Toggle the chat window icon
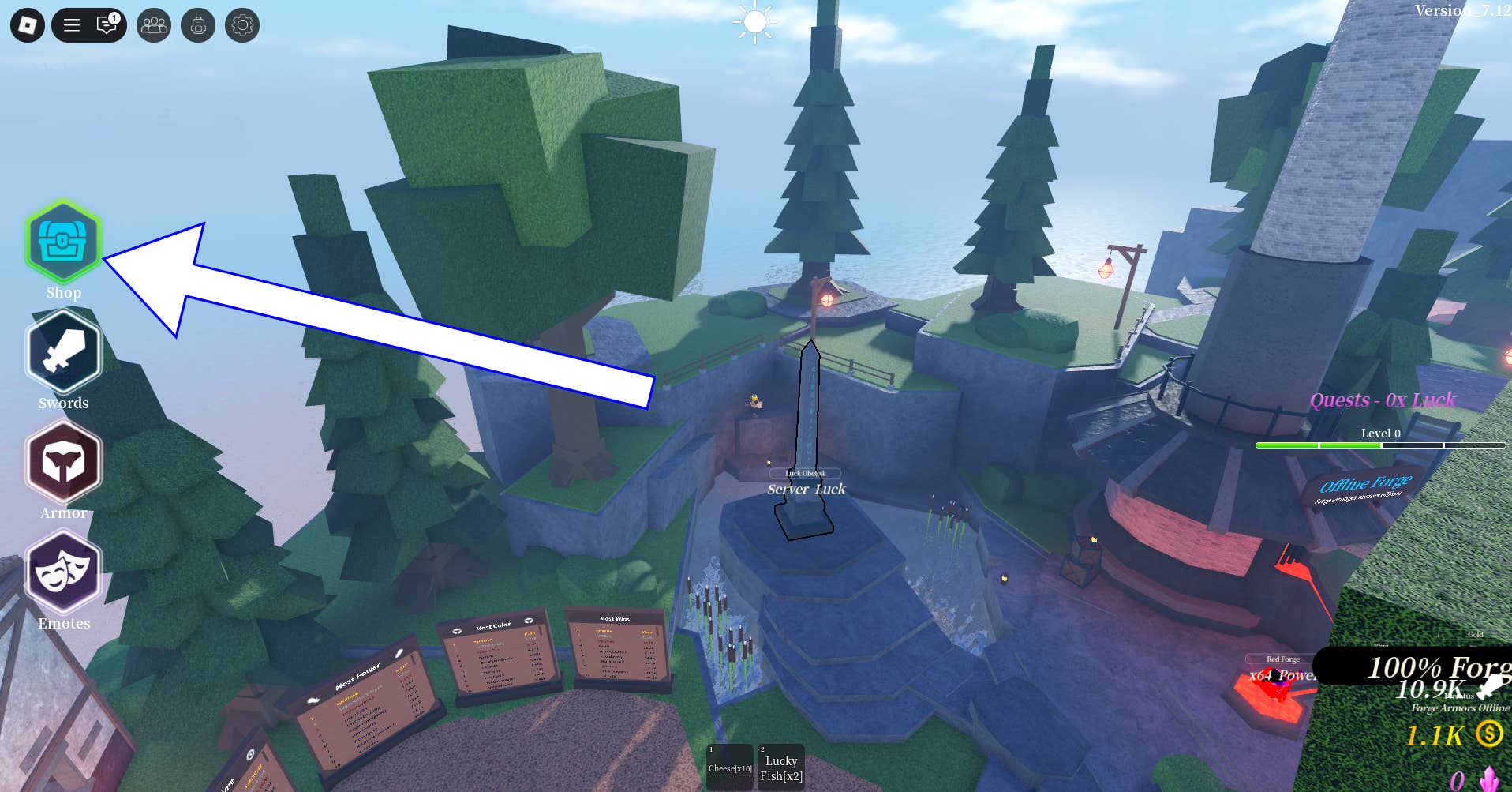 point(107,25)
